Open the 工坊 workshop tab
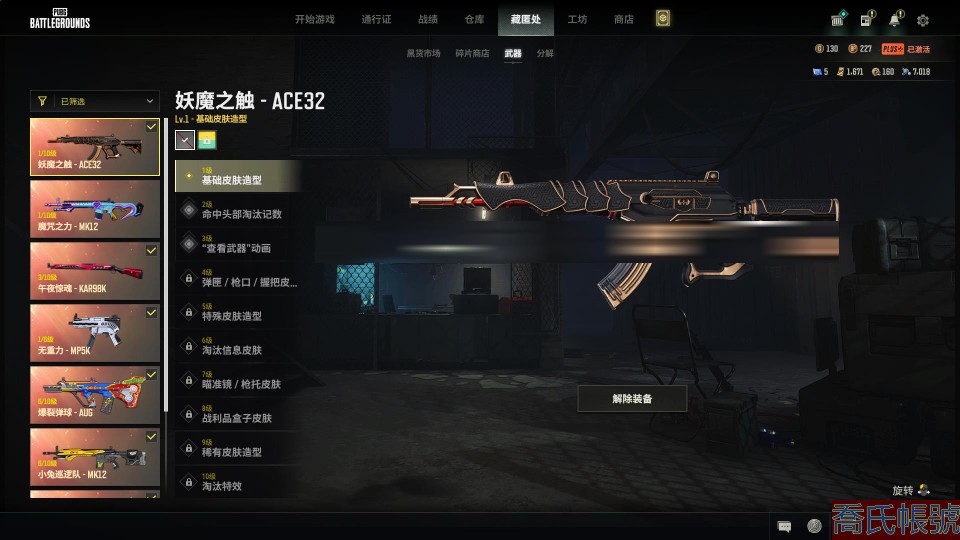Viewport: 960px width, 540px height. (x=577, y=19)
